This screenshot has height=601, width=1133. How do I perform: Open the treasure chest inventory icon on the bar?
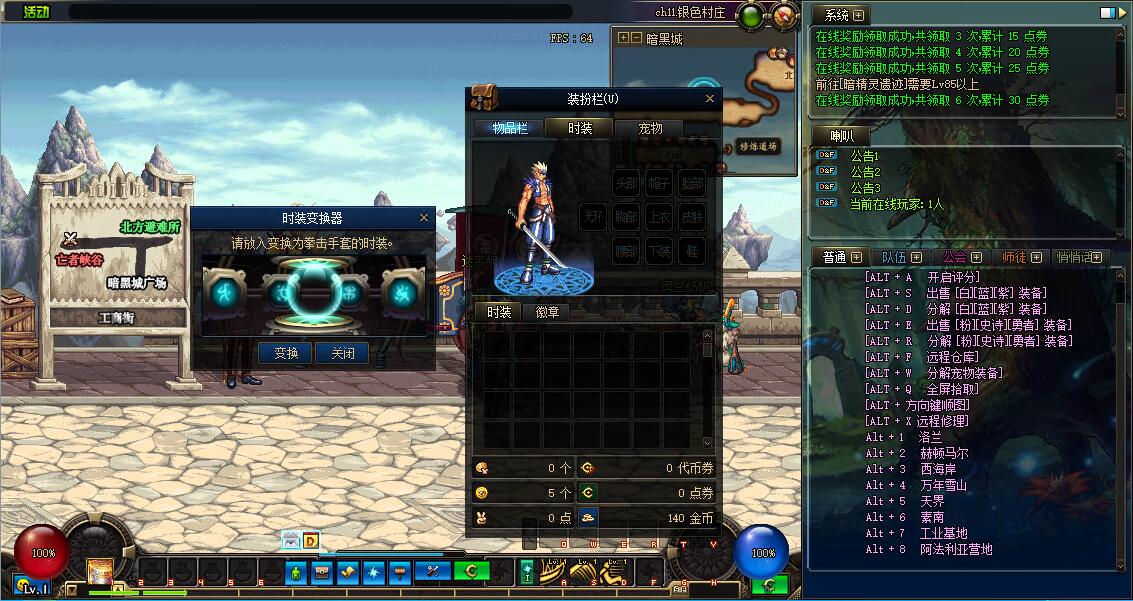(322, 572)
